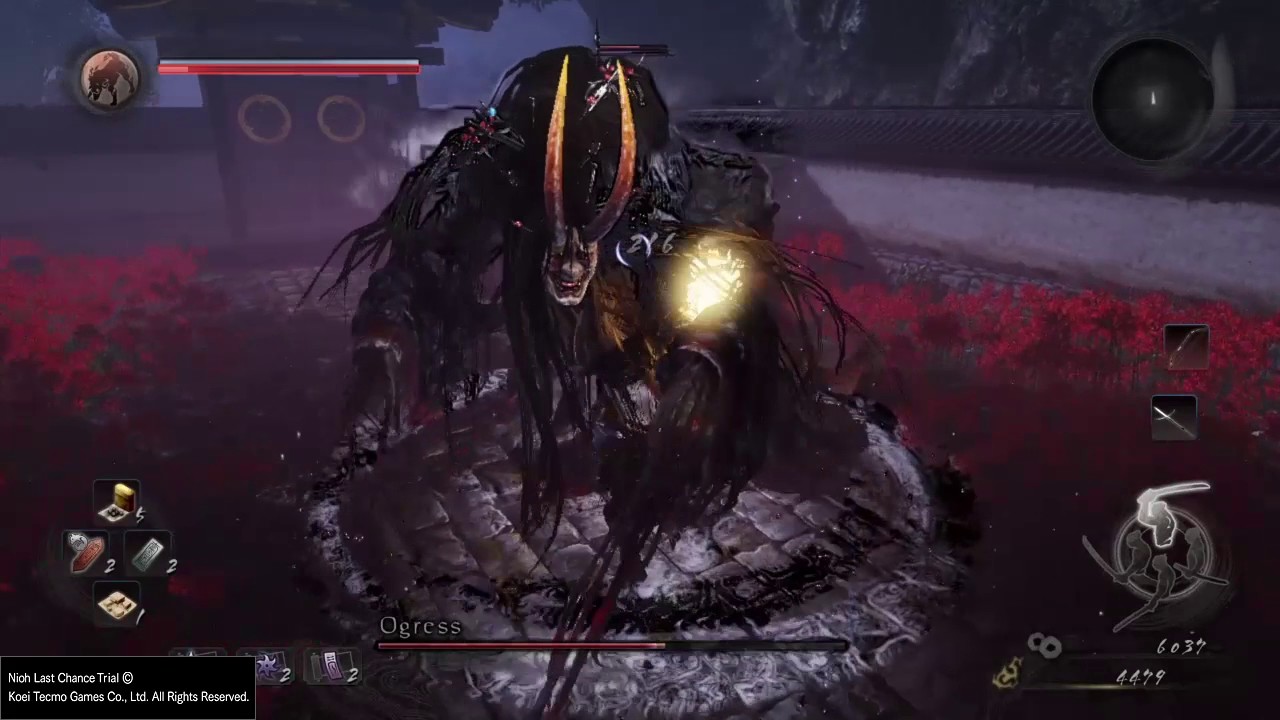
Task: Choose the tan stone tablets item slot
Action: [117, 603]
